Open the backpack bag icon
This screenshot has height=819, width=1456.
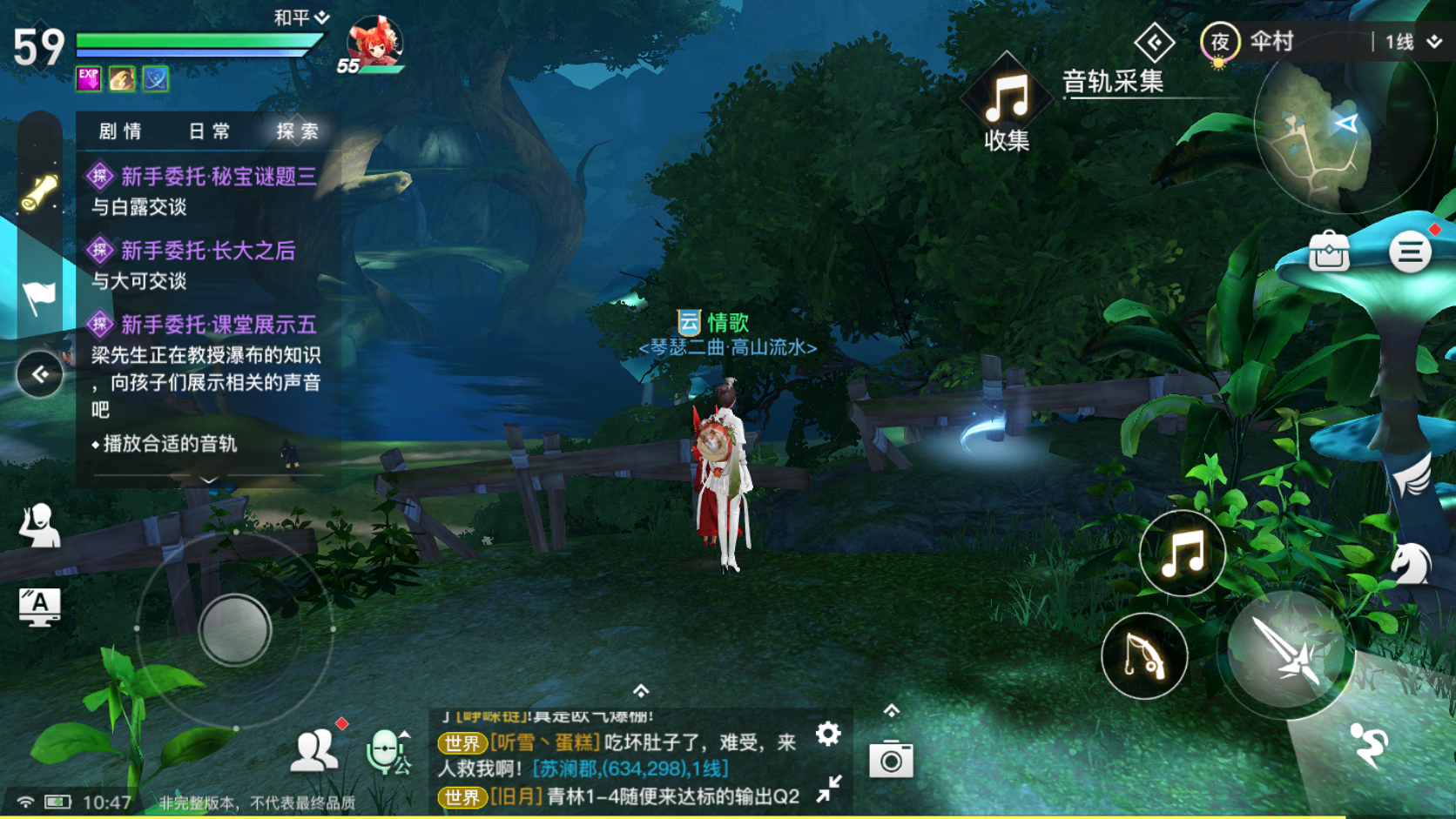point(1329,252)
